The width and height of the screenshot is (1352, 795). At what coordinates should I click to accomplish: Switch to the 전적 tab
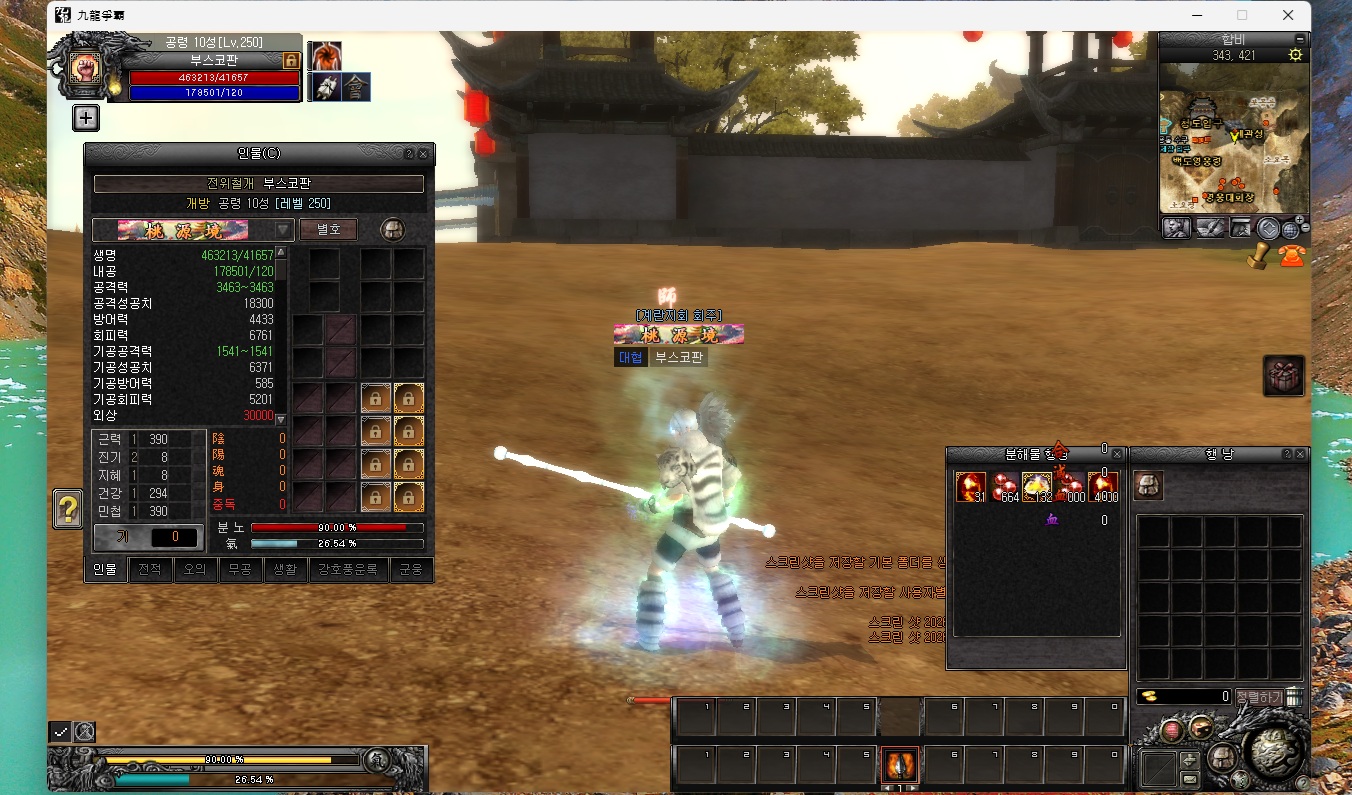150,570
